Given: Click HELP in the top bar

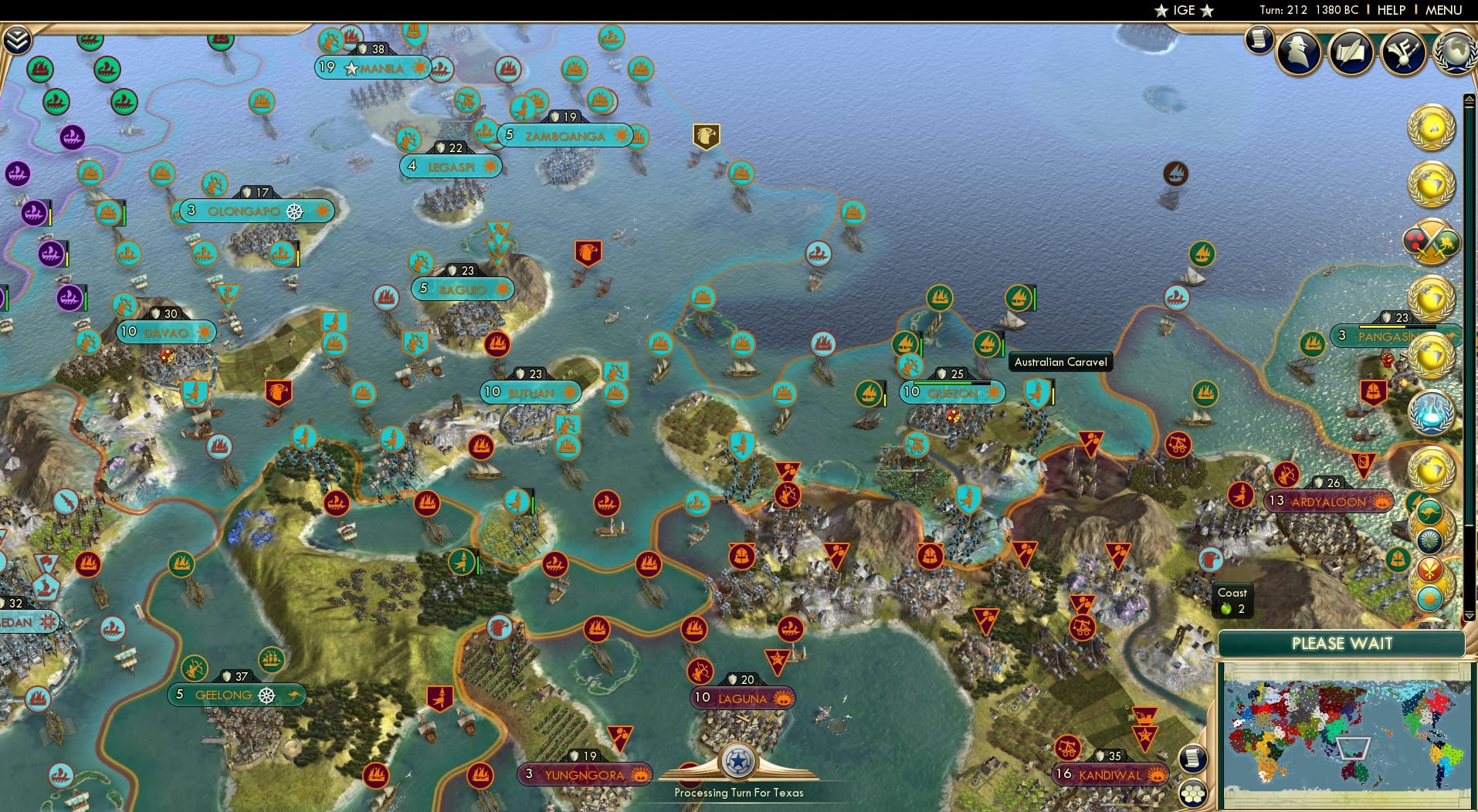Looking at the screenshot, I should coord(1390,10).
